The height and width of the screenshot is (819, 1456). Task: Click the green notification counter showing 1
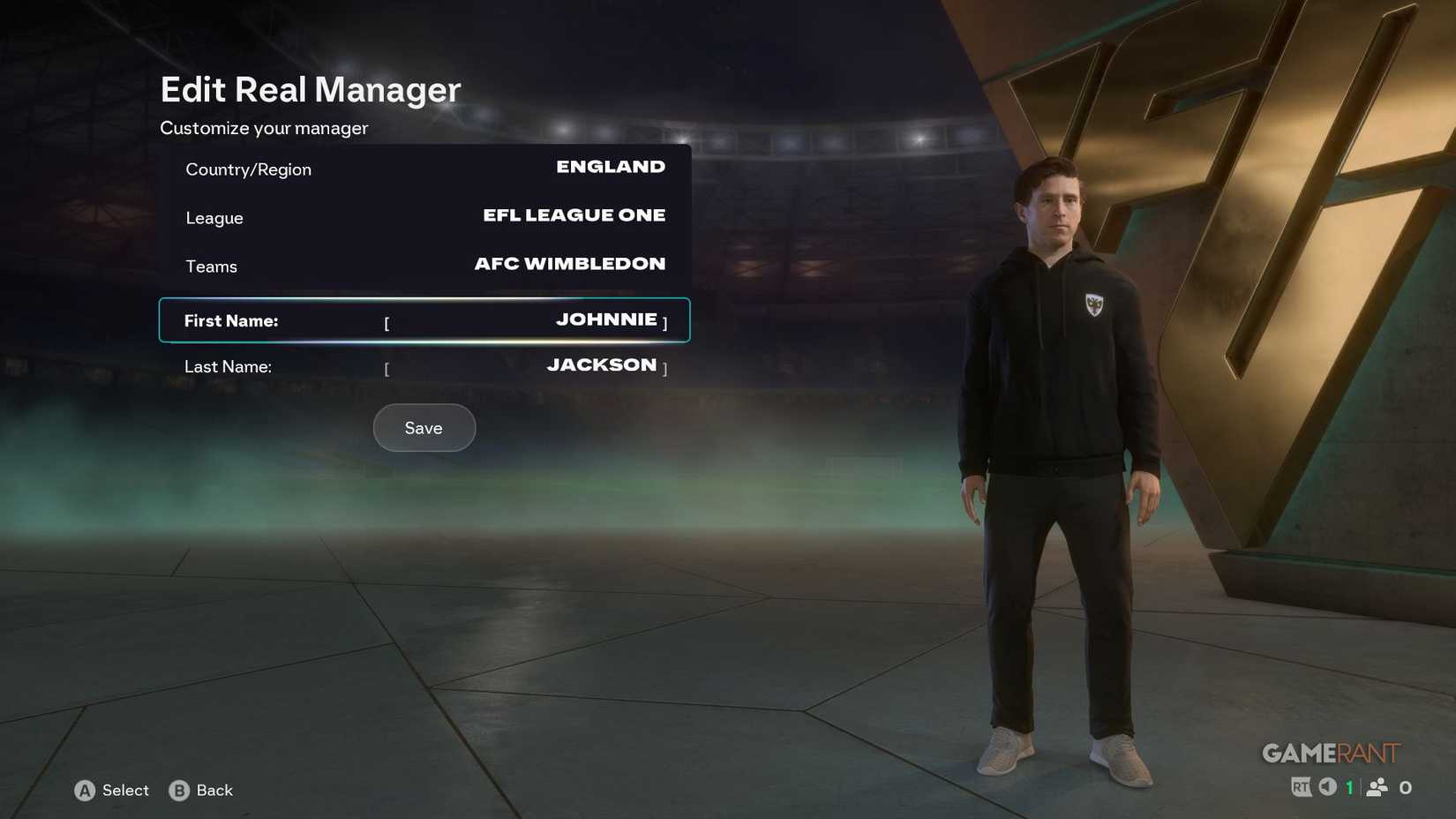(1348, 786)
